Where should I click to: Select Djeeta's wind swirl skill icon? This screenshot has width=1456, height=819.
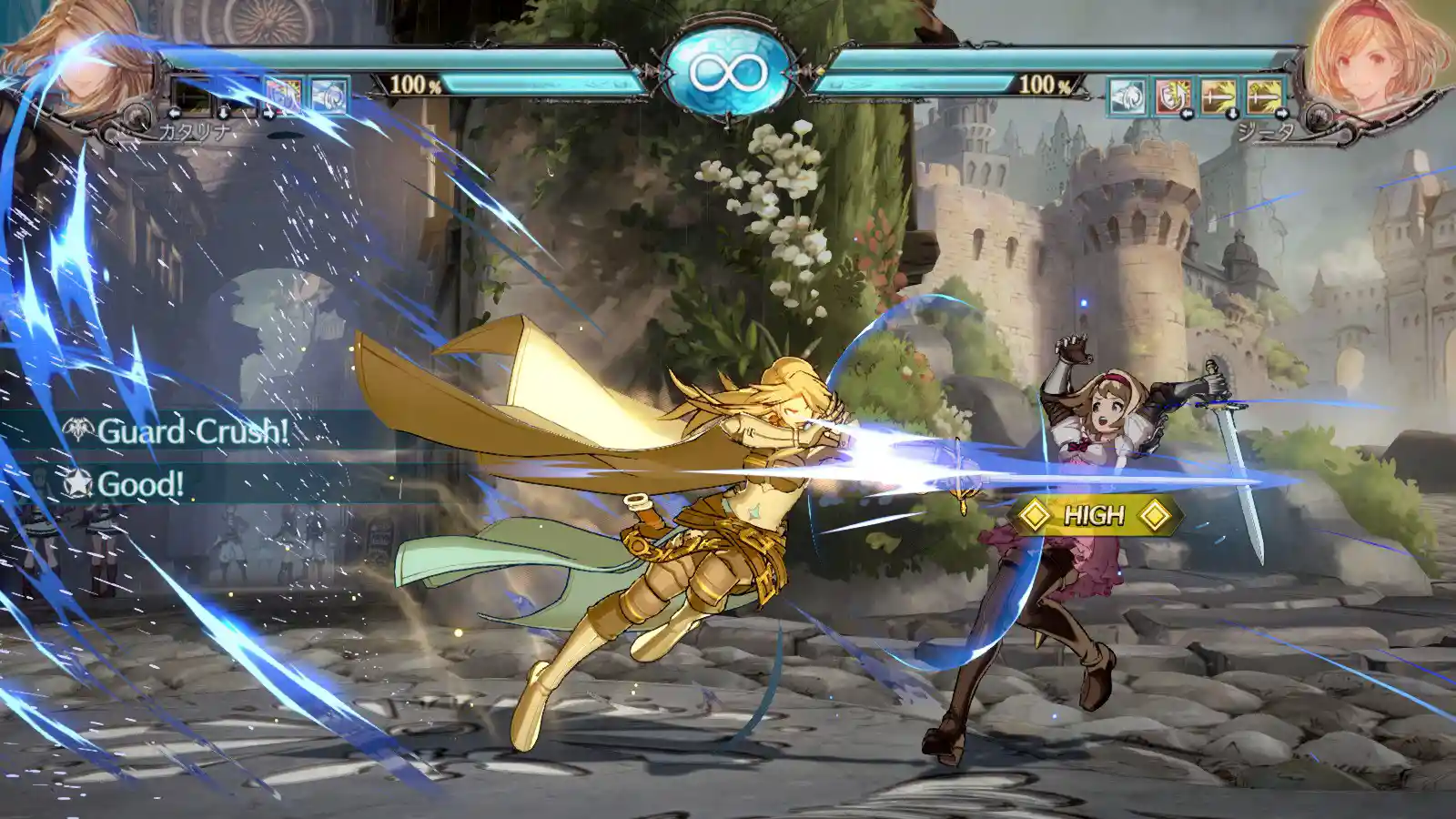(1127, 96)
